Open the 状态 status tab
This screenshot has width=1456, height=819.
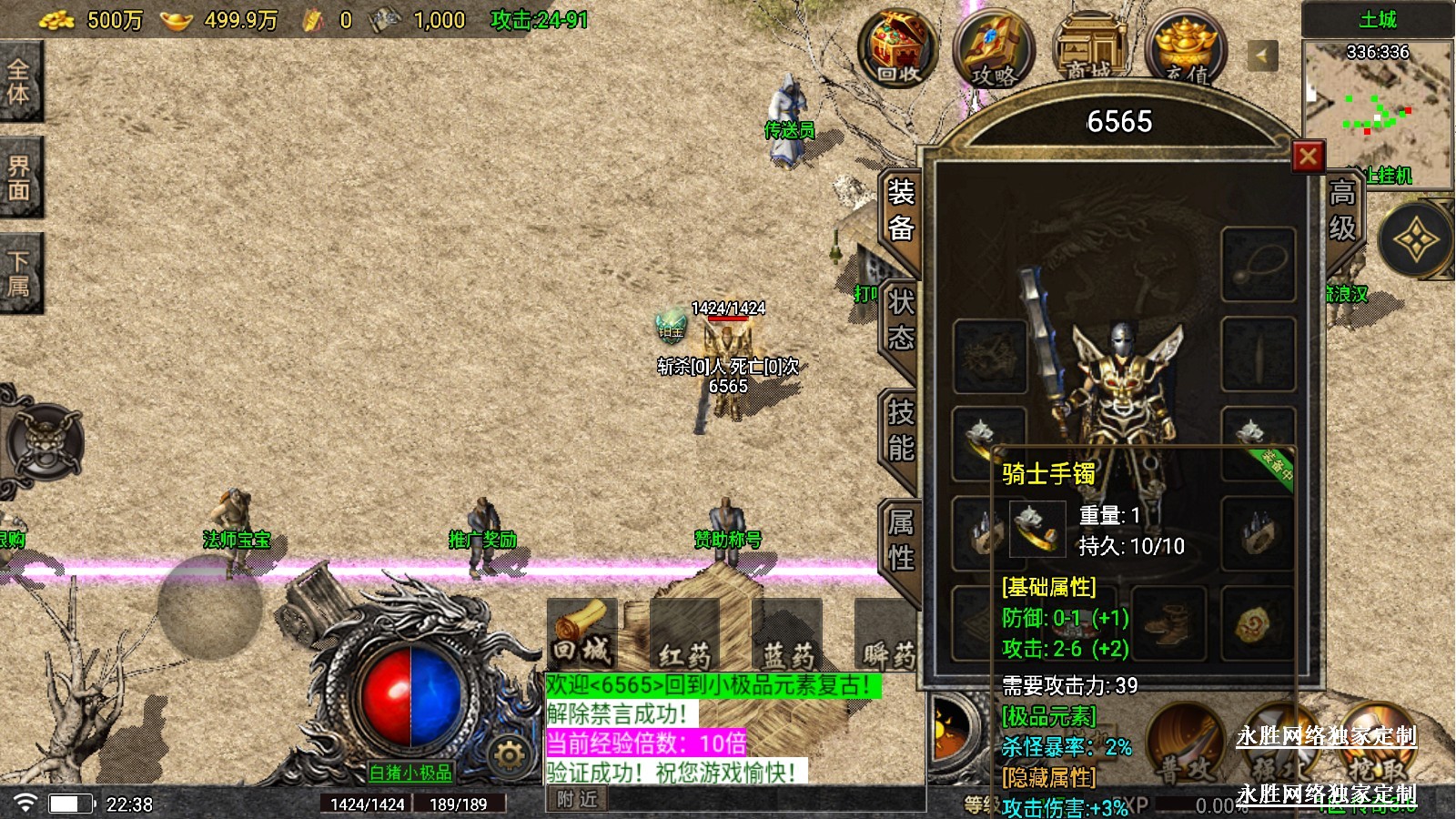(x=901, y=320)
